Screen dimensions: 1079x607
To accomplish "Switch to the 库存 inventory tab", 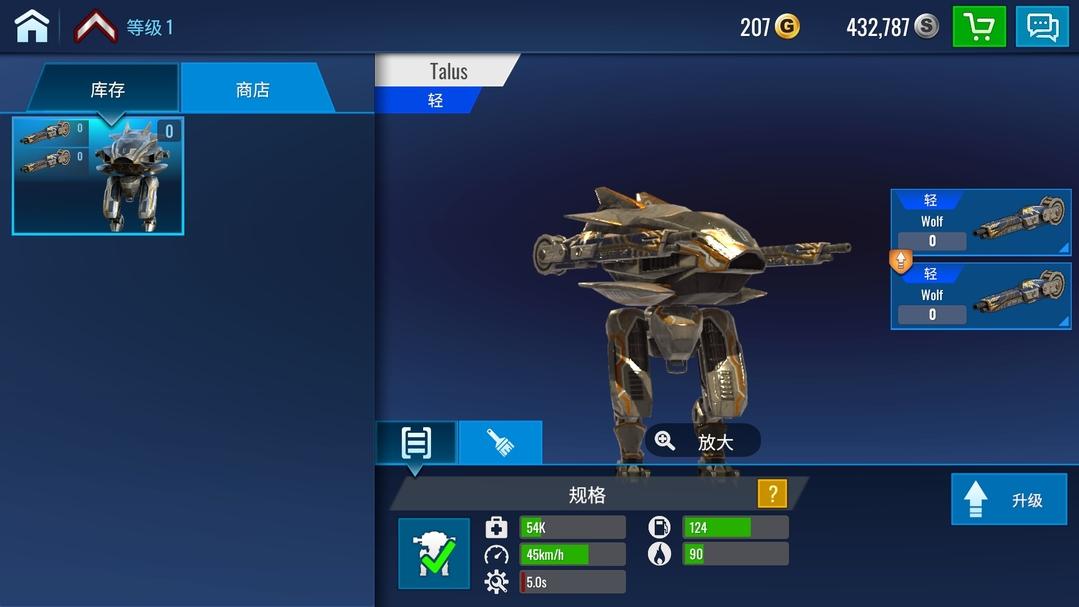I will [x=106, y=89].
